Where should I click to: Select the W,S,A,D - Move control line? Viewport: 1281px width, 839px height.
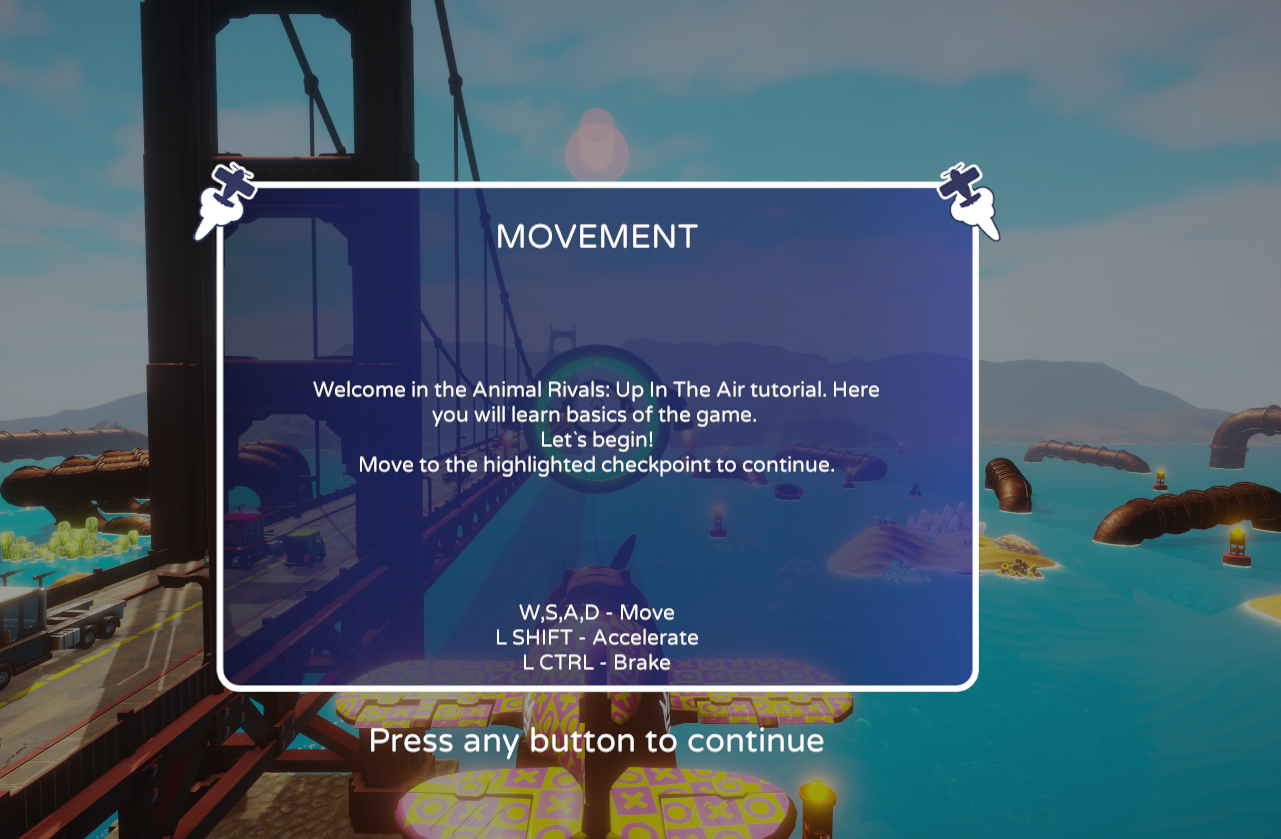pyautogui.click(x=596, y=612)
